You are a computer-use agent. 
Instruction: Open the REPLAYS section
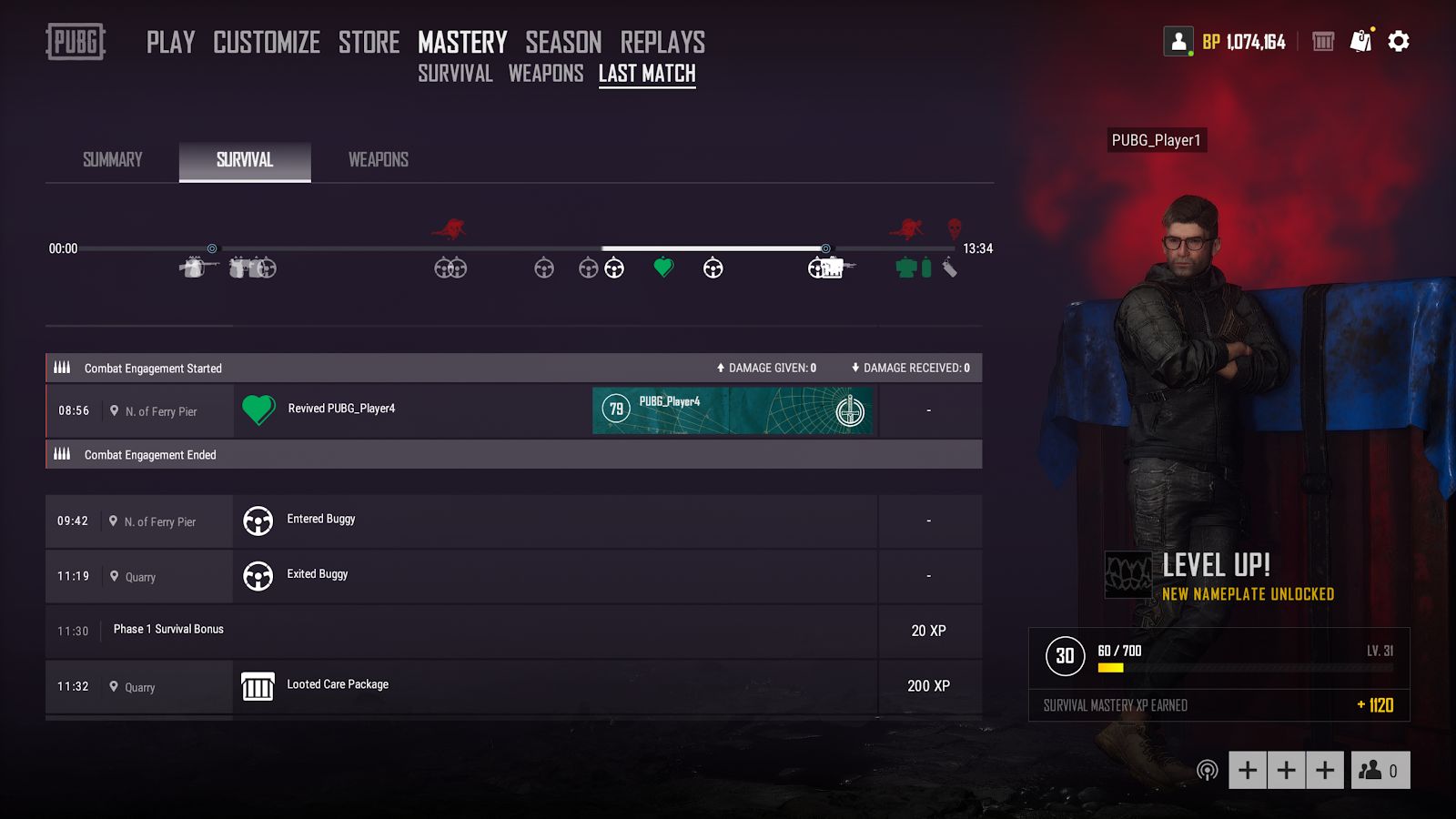point(662,42)
